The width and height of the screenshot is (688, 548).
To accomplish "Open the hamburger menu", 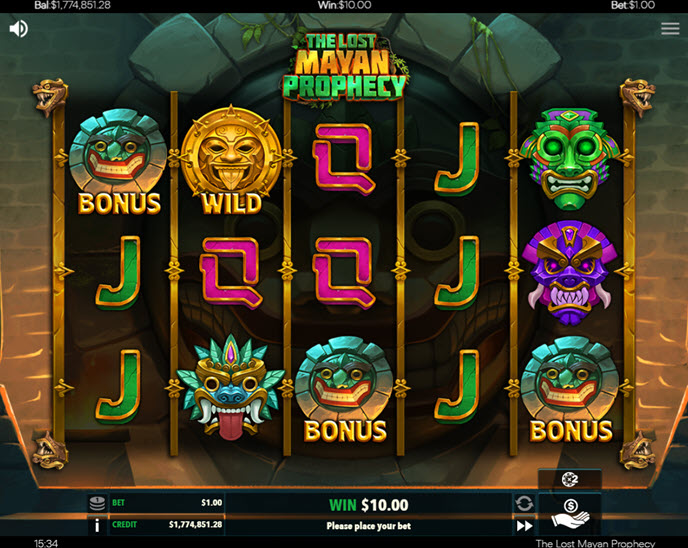I will click(670, 29).
